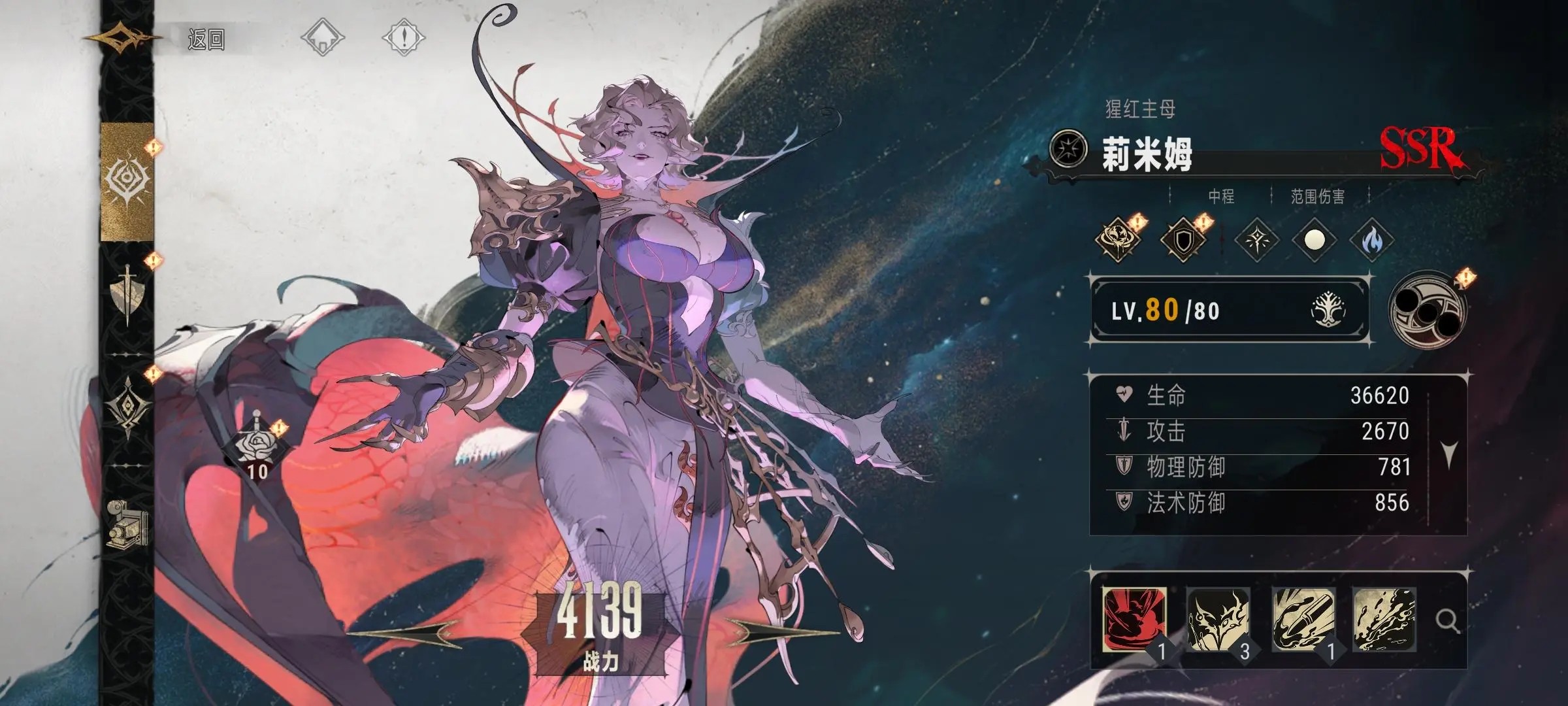The width and height of the screenshot is (1568, 706).
Task: Open the home diamond icon
Action: [322, 37]
